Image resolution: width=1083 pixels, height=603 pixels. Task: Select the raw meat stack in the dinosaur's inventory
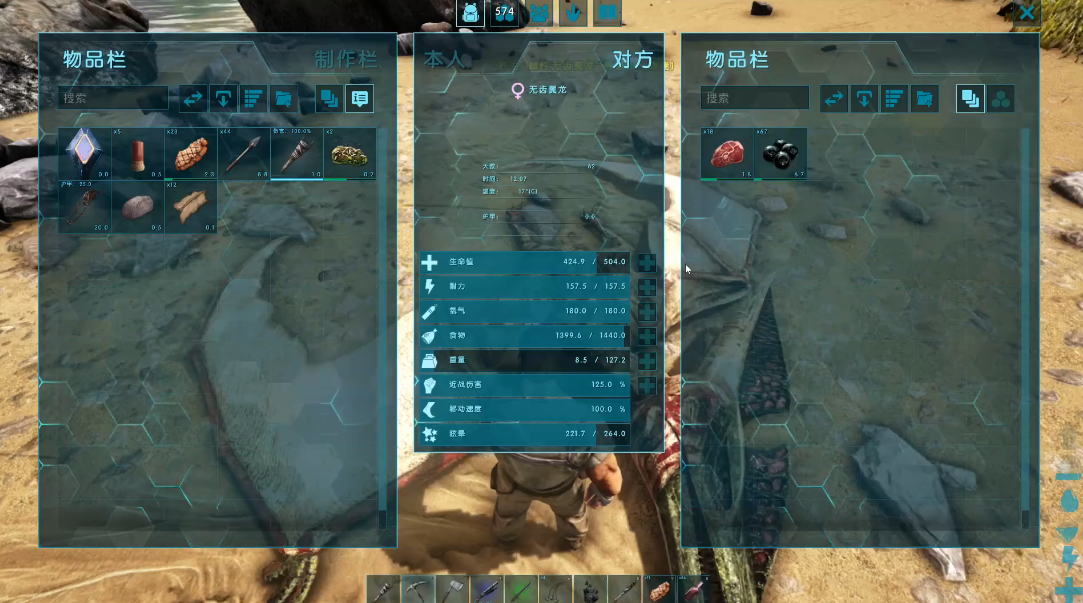(x=727, y=154)
